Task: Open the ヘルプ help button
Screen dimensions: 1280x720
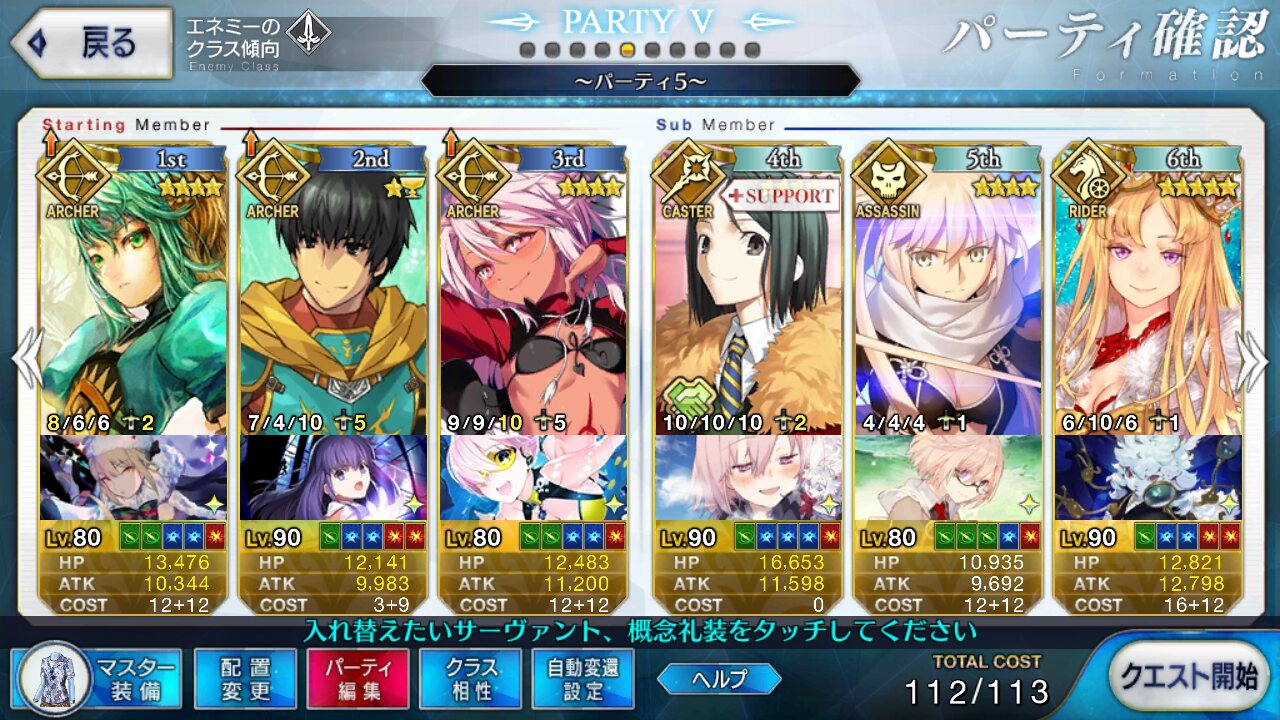Action: point(719,679)
